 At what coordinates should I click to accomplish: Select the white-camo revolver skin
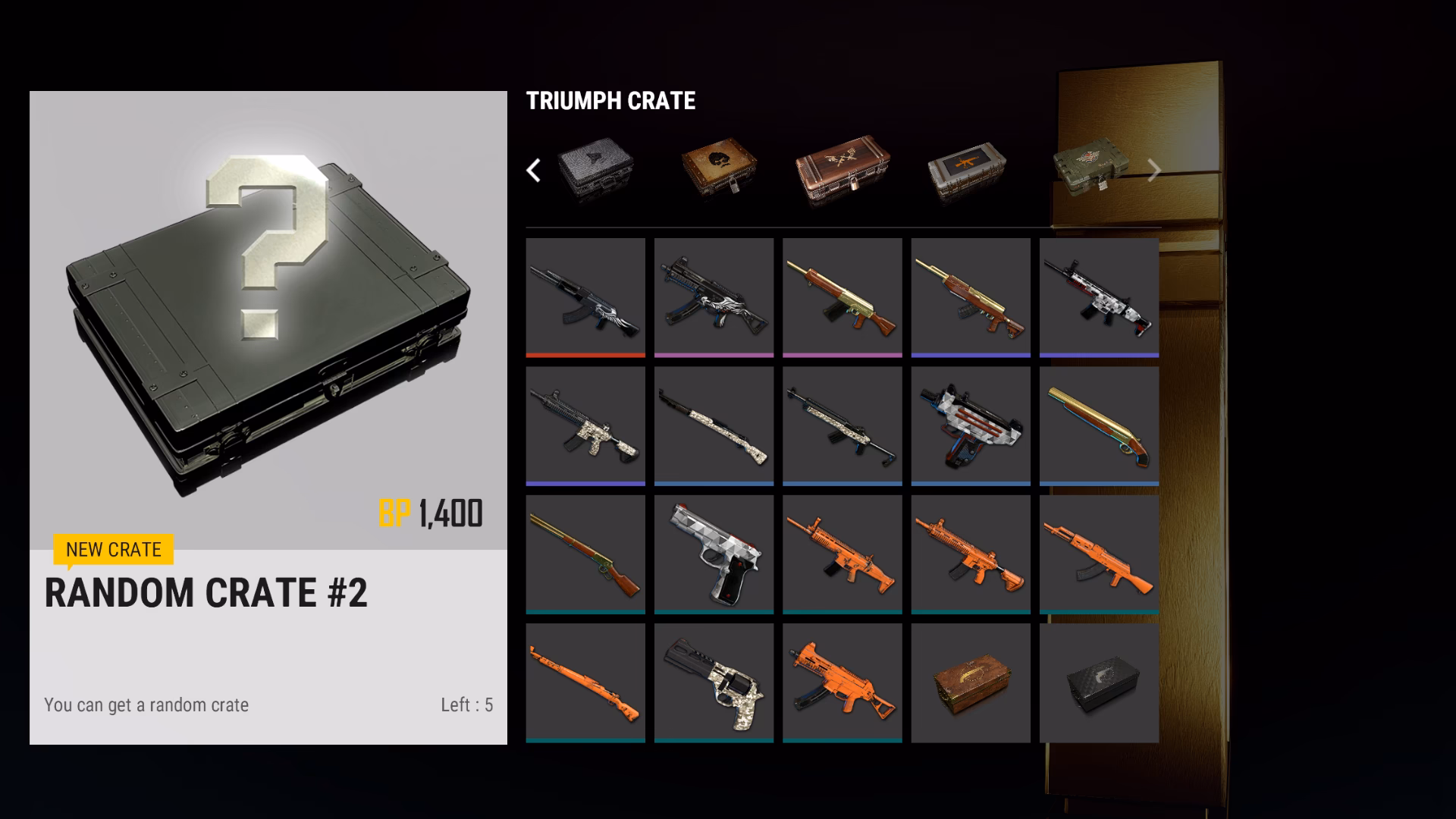(x=714, y=681)
